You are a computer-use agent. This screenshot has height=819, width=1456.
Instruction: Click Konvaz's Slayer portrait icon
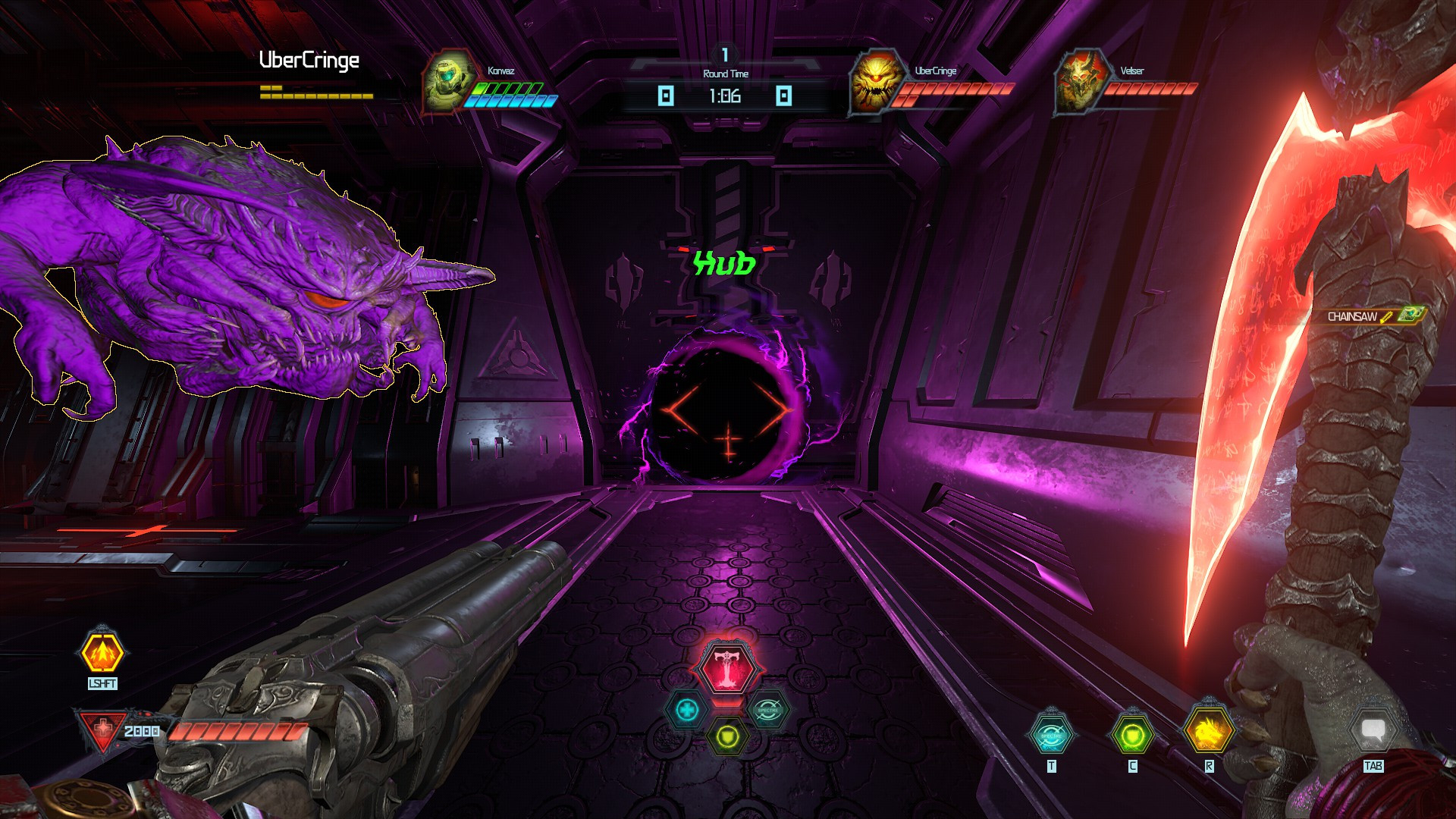[x=449, y=80]
